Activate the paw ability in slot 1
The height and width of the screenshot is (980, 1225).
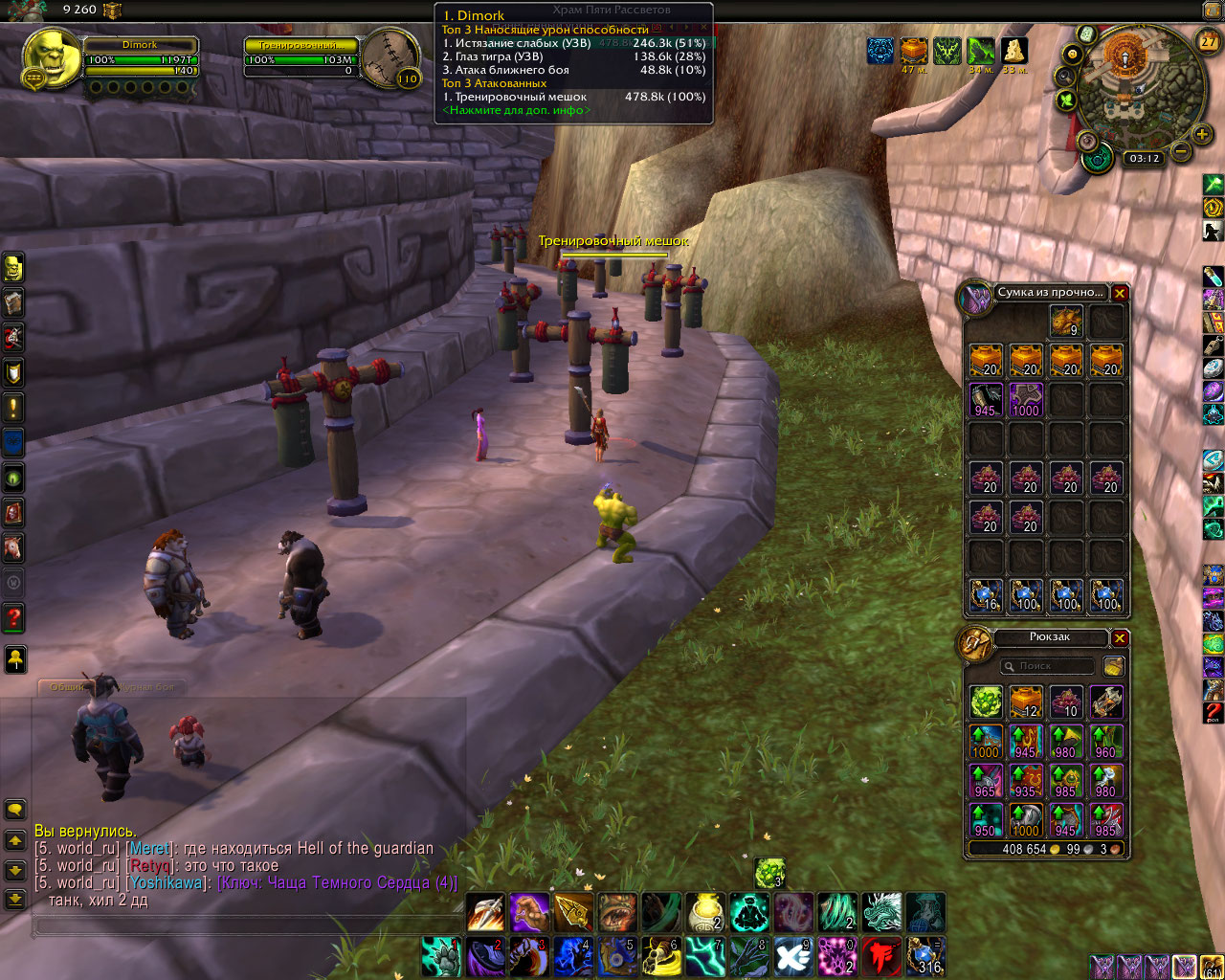pos(441,956)
